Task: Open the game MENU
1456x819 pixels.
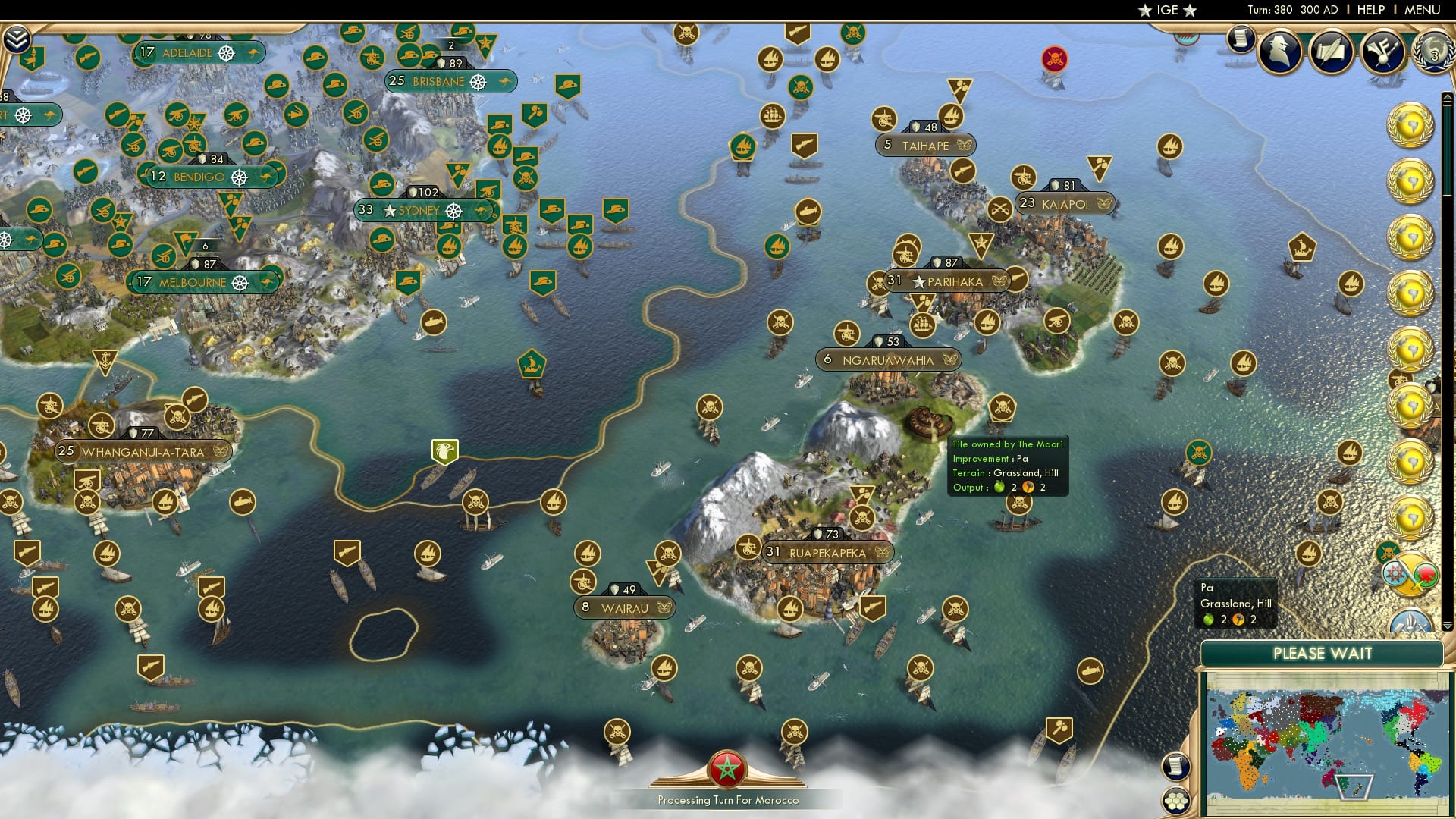Action: pyautogui.click(x=1424, y=9)
